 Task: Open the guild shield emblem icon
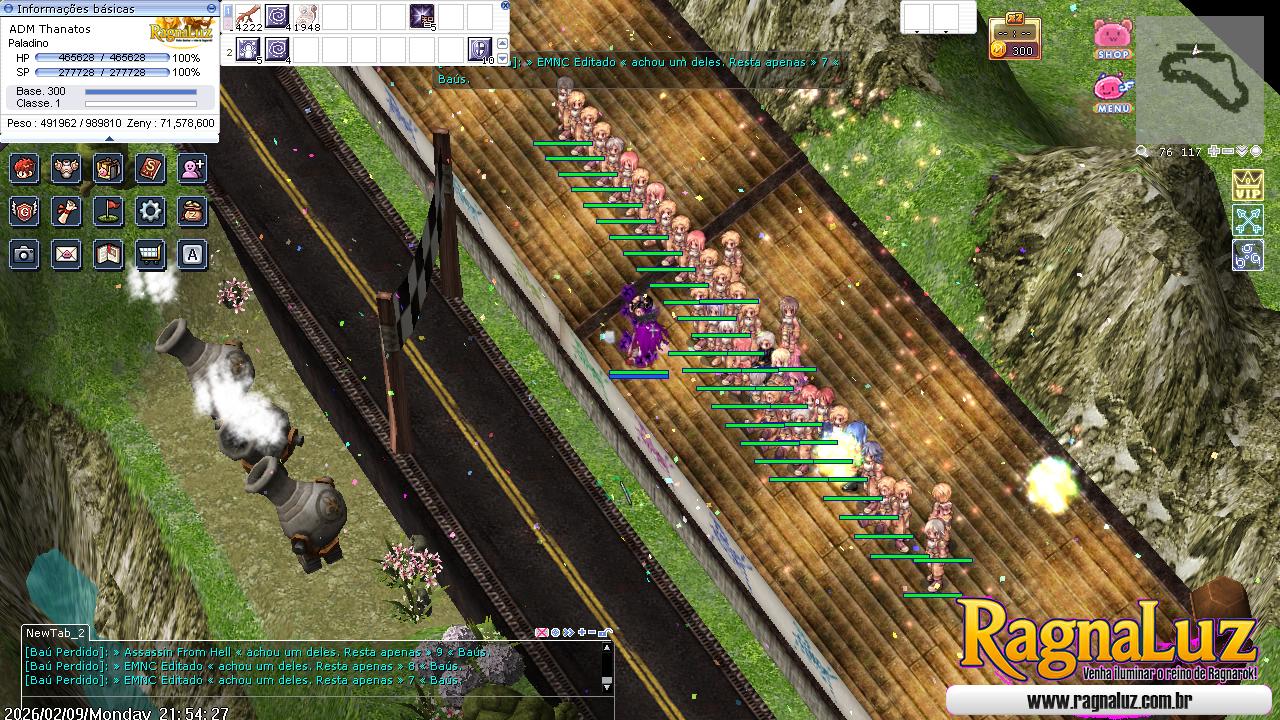[x=25, y=211]
